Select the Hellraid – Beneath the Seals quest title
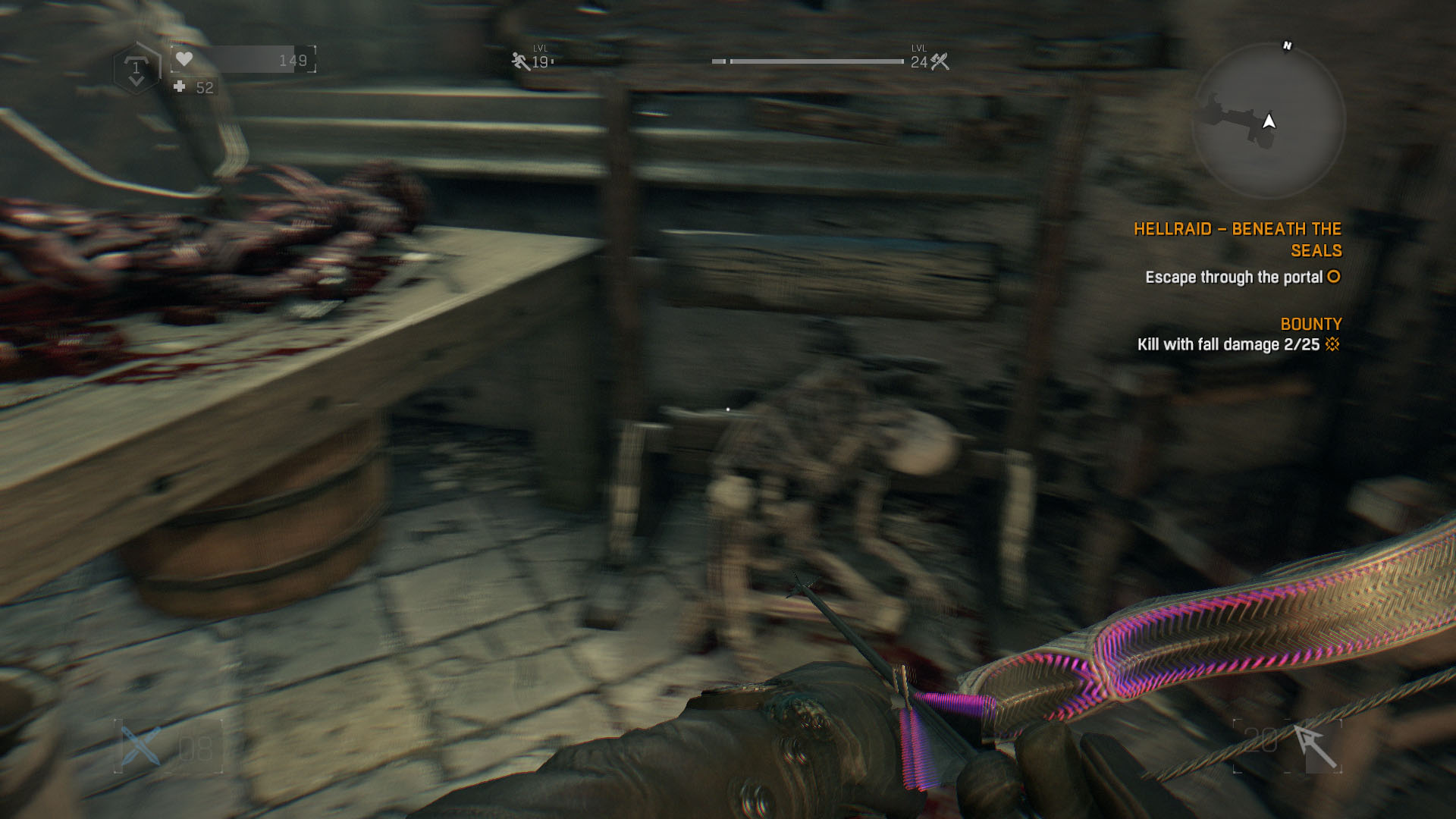This screenshot has width=1456, height=819. pos(1238,240)
